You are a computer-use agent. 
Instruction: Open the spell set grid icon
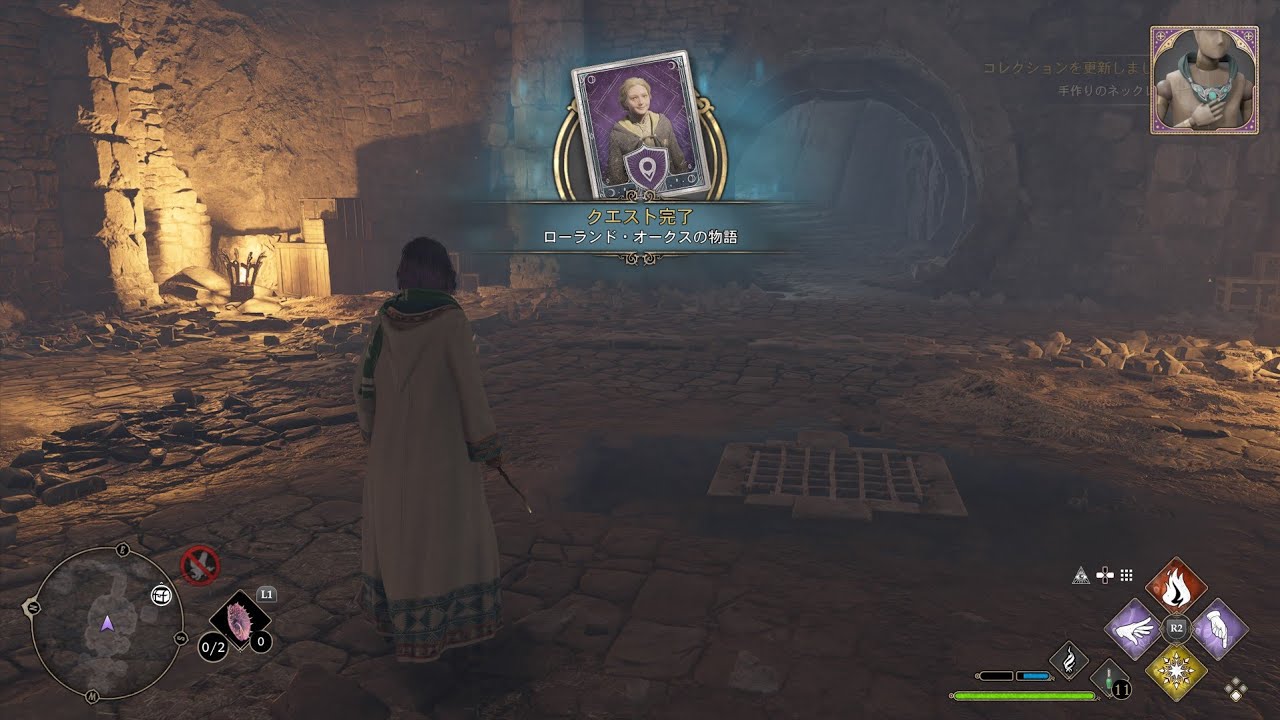pyautogui.click(x=1126, y=575)
